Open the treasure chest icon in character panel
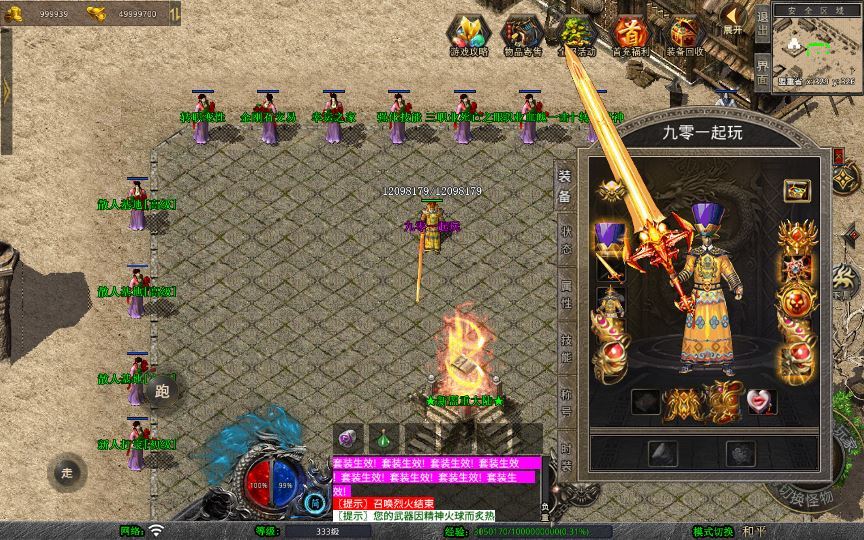Viewport: 864px width, 540px height. pyautogui.click(x=796, y=189)
